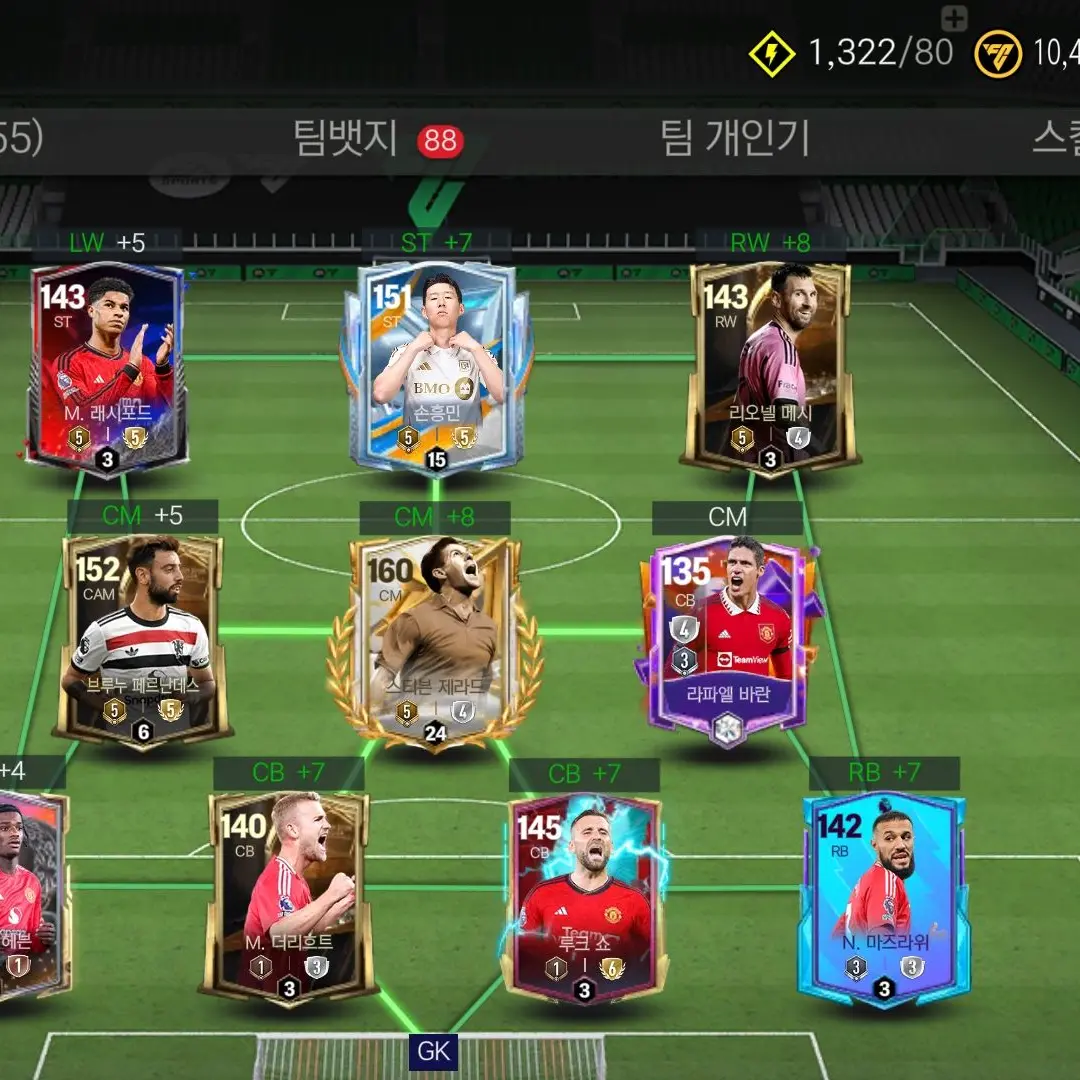The height and width of the screenshot is (1080, 1080).
Task: Click the GK position slot label
Action: pyautogui.click(x=434, y=1052)
